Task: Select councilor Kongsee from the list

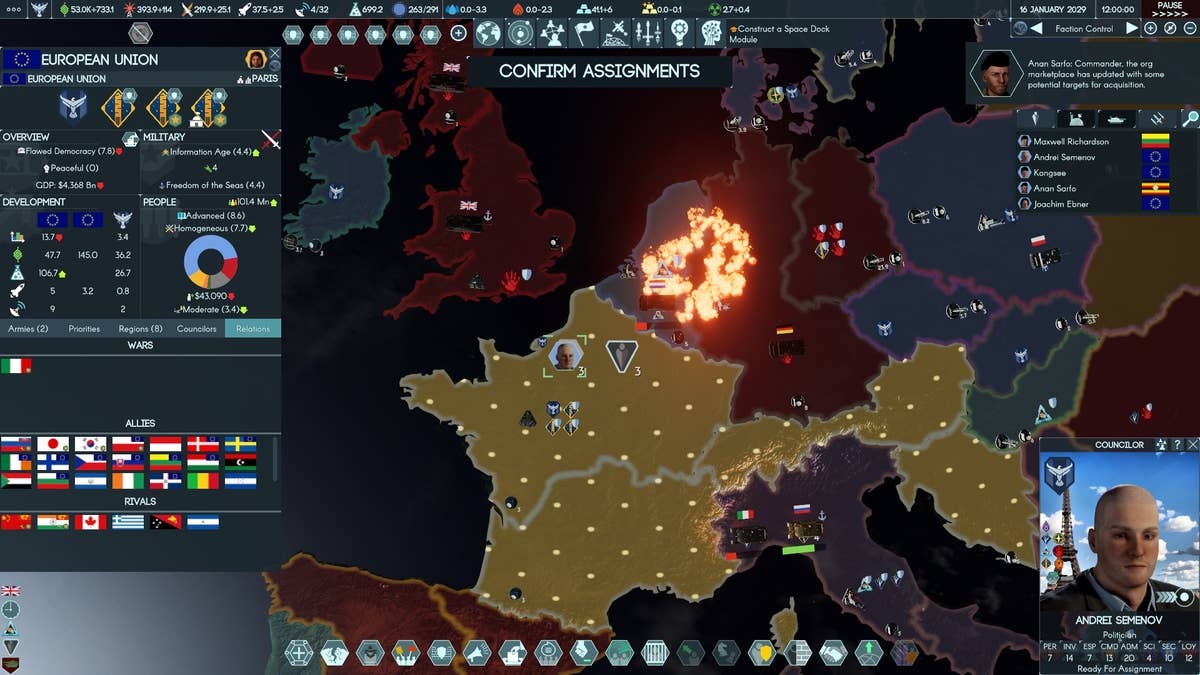Action: [1050, 173]
